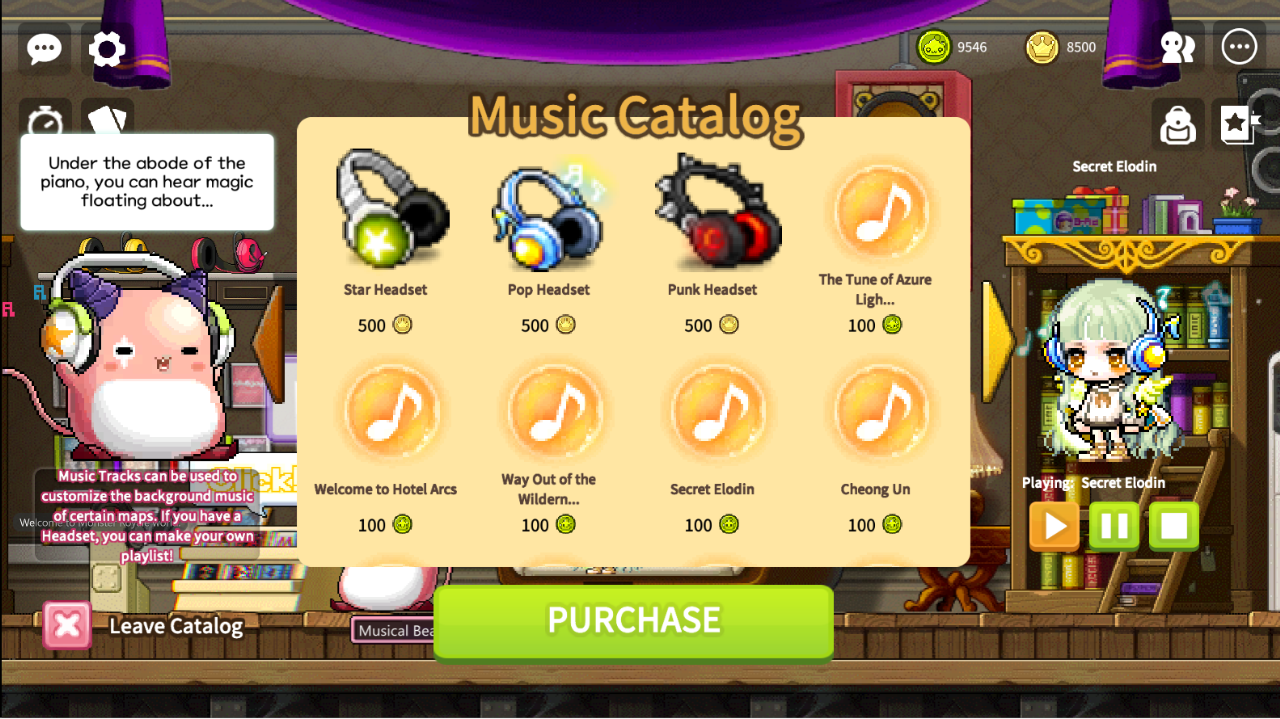The image size is (1280, 719).
Task: Select Way Out of the Wilderness track
Action: click(x=548, y=412)
